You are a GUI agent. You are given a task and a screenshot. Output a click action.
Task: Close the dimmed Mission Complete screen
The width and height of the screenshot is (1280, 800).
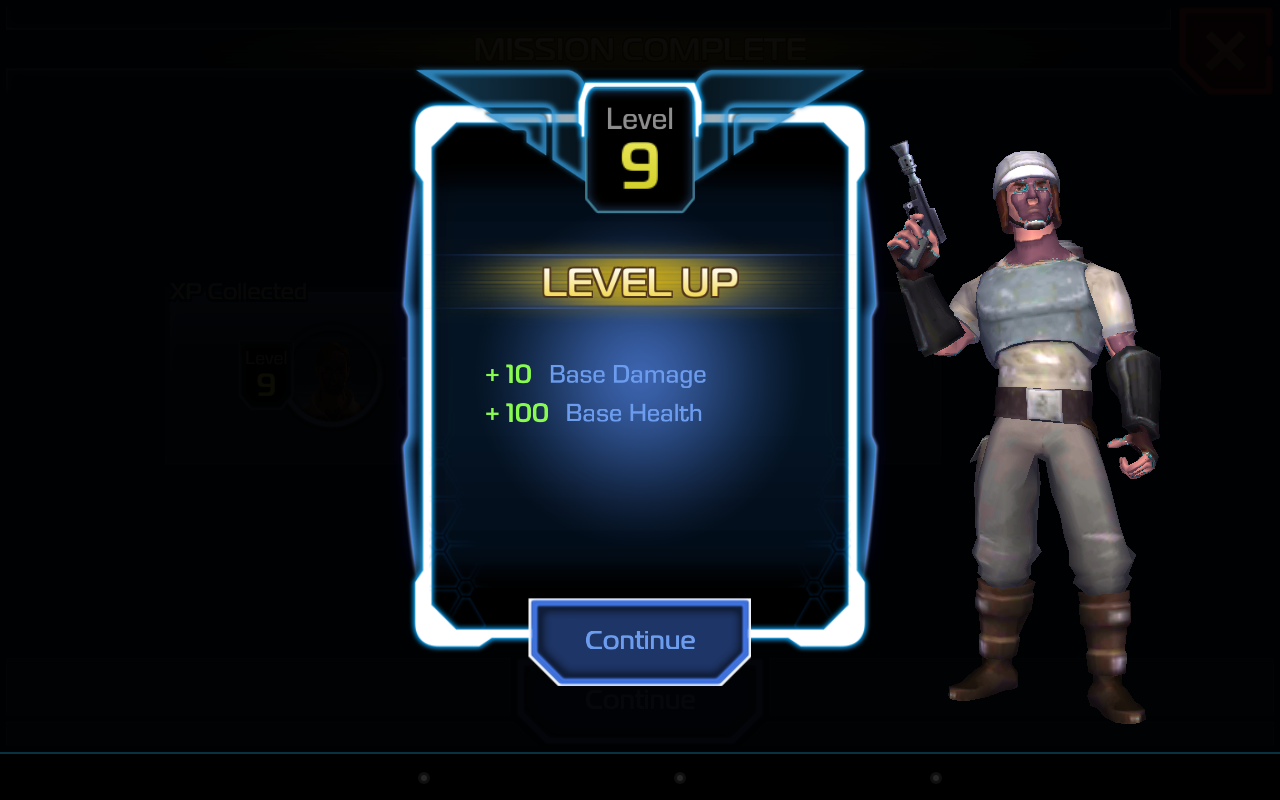coord(1225,51)
